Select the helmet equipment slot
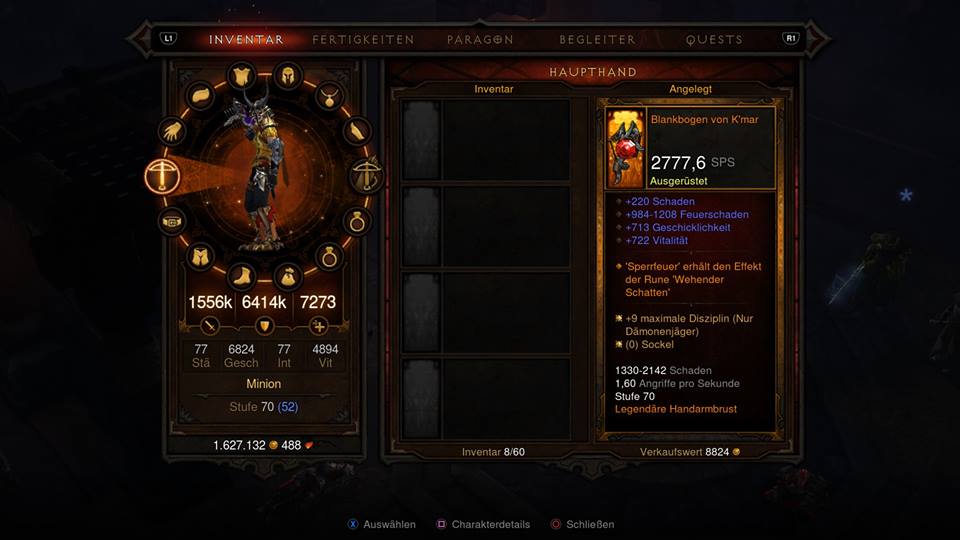This screenshot has height=540, width=960. [286, 77]
